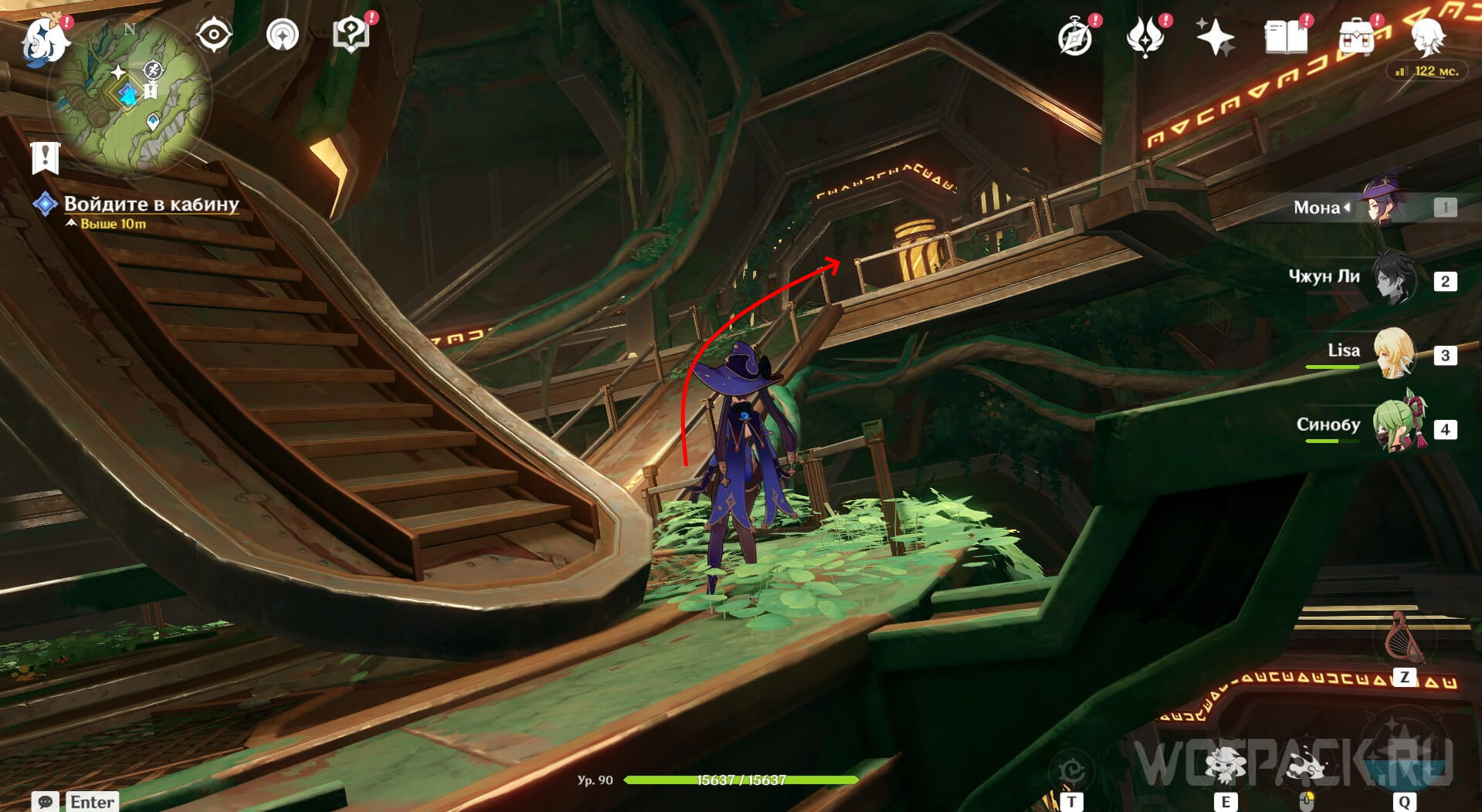Switch to party member Чжун Ли
Image resolution: width=1482 pixels, height=812 pixels.
point(1393,279)
